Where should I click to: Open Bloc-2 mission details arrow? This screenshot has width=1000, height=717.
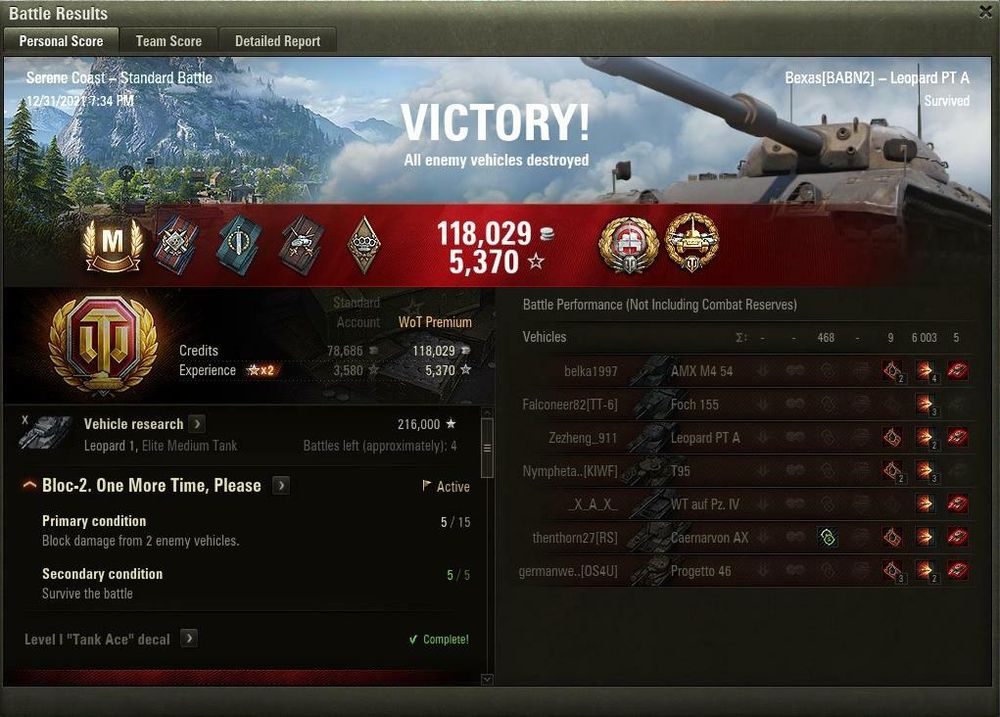pos(282,486)
